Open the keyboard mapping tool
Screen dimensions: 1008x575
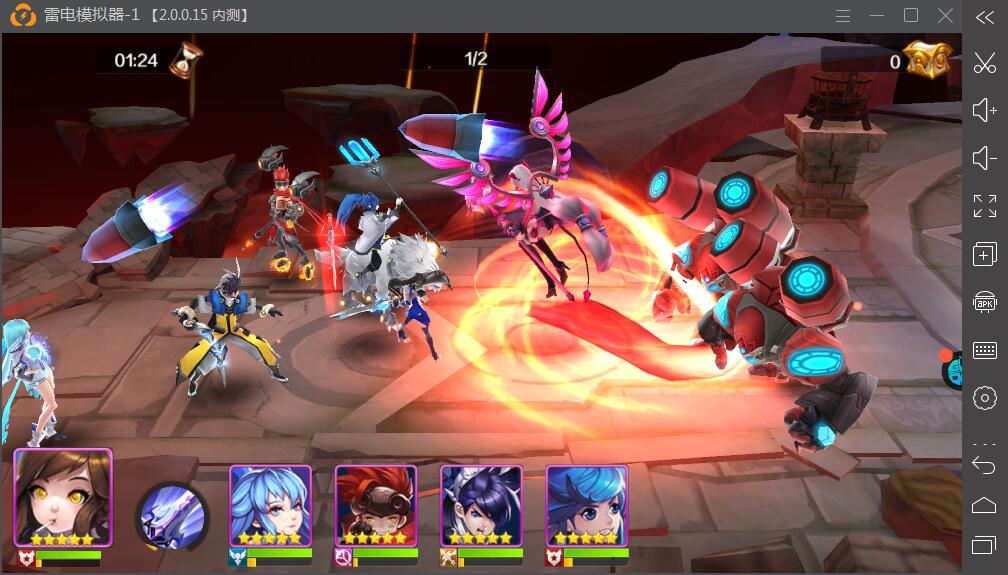click(985, 350)
